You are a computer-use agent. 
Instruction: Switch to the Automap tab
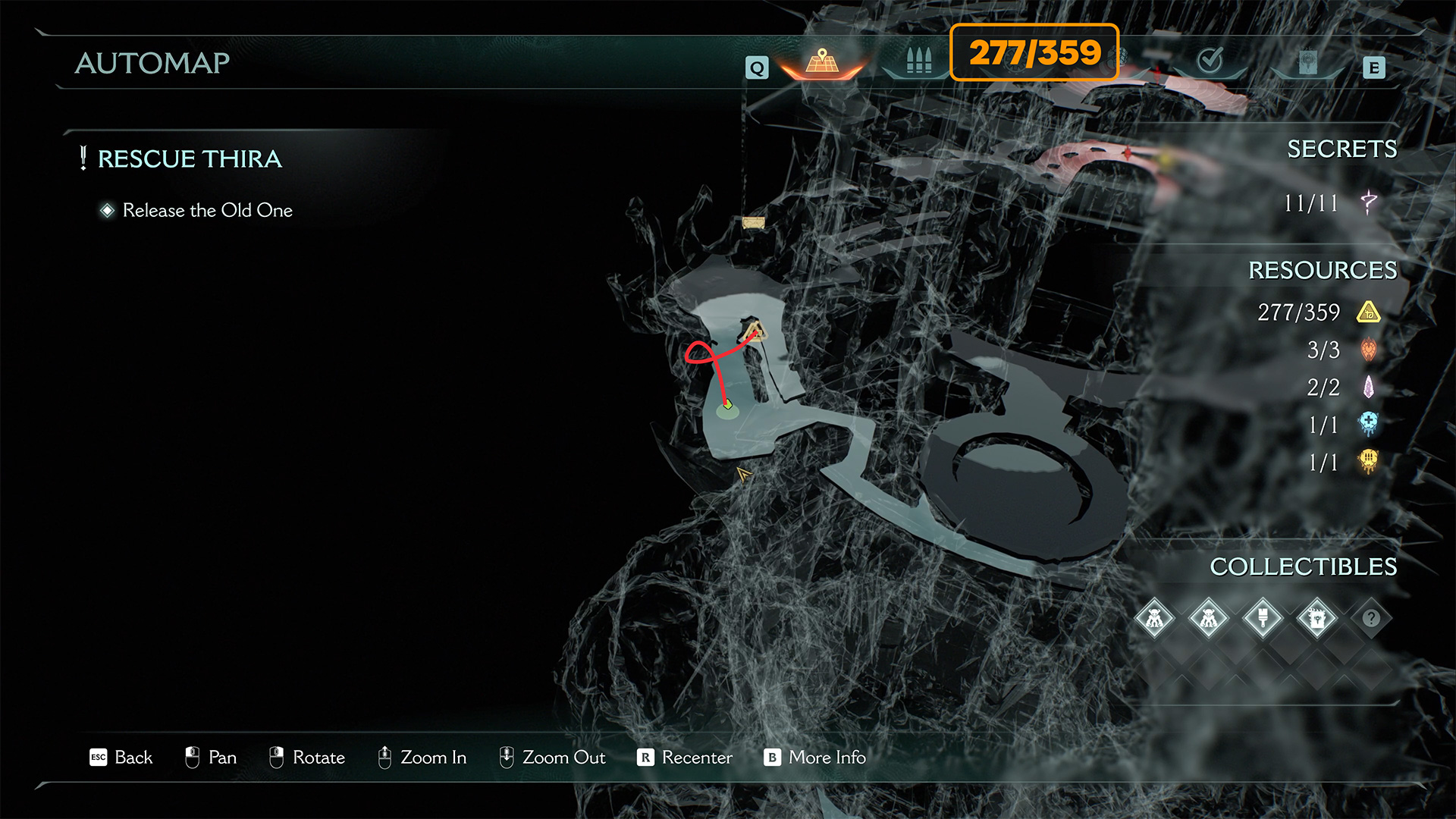(x=822, y=61)
